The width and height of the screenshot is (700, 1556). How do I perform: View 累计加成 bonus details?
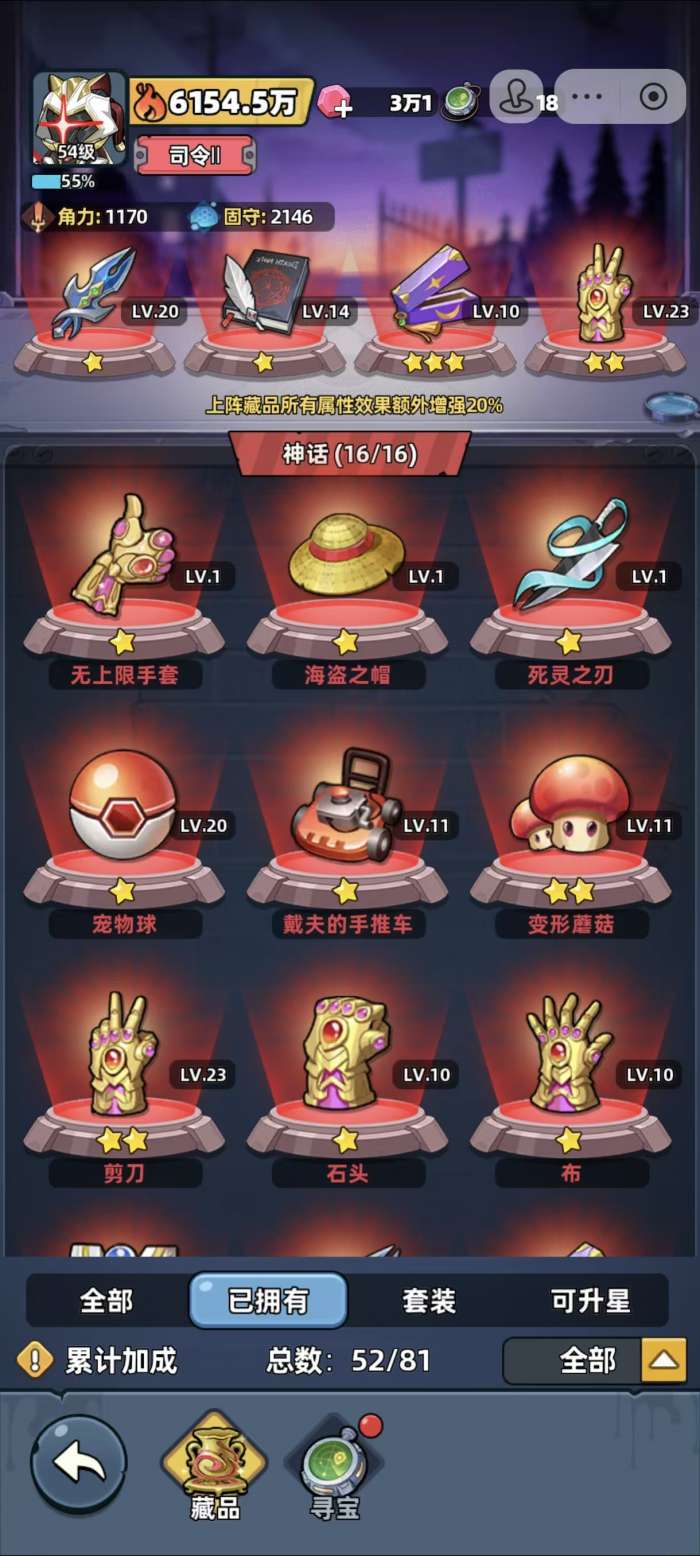tap(98, 1360)
